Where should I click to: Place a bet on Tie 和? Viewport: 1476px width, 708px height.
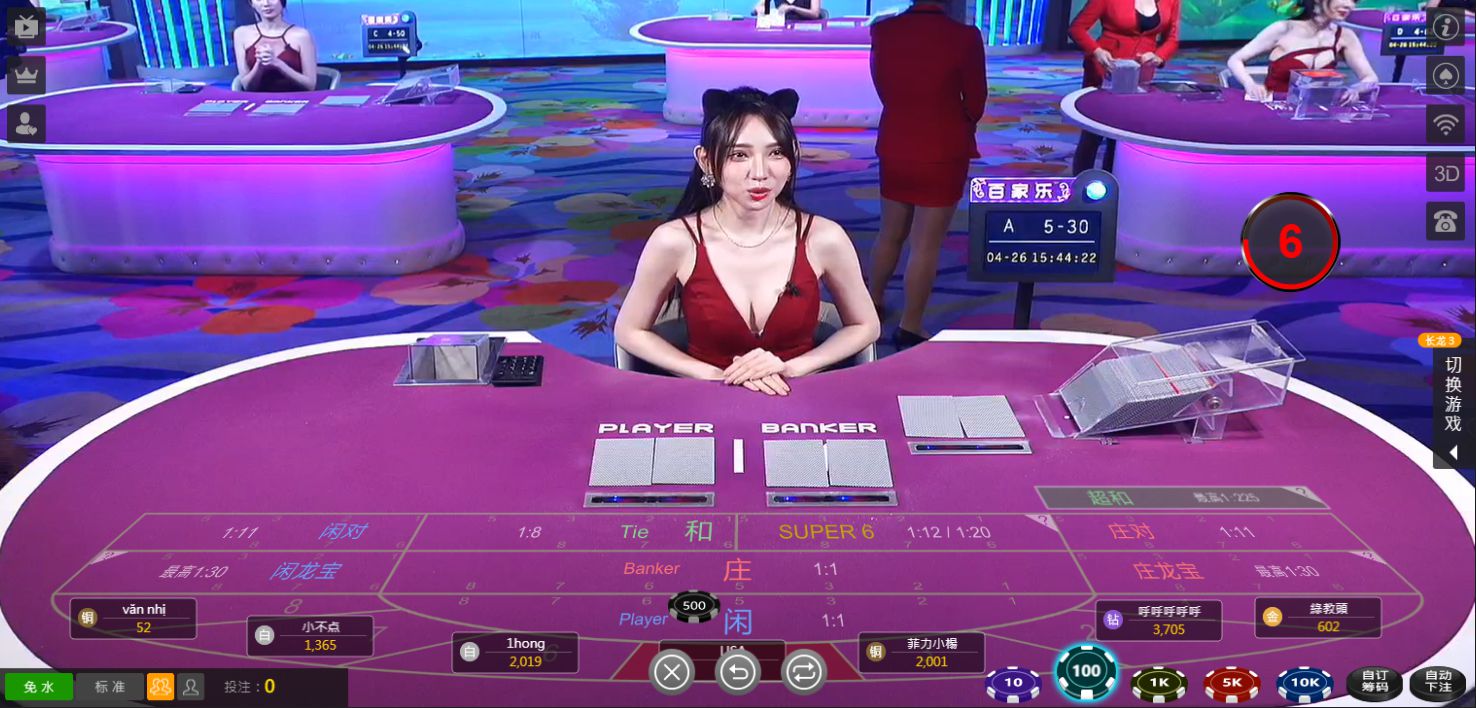click(x=665, y=532)
